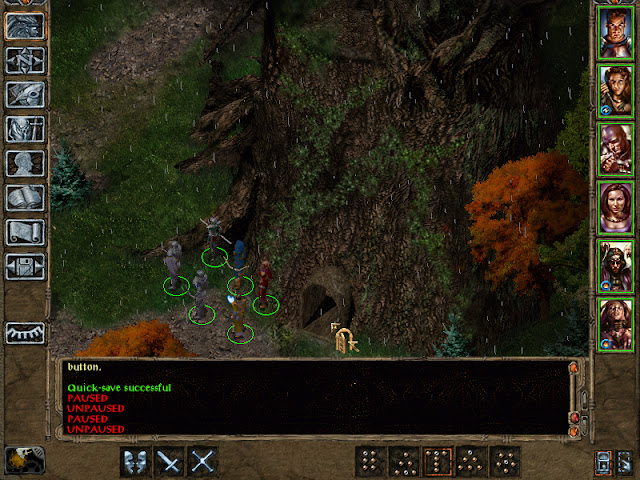Viewport: 640px width, 480px height.
Task: Choose the first formation button
Action: coord(371,461)
